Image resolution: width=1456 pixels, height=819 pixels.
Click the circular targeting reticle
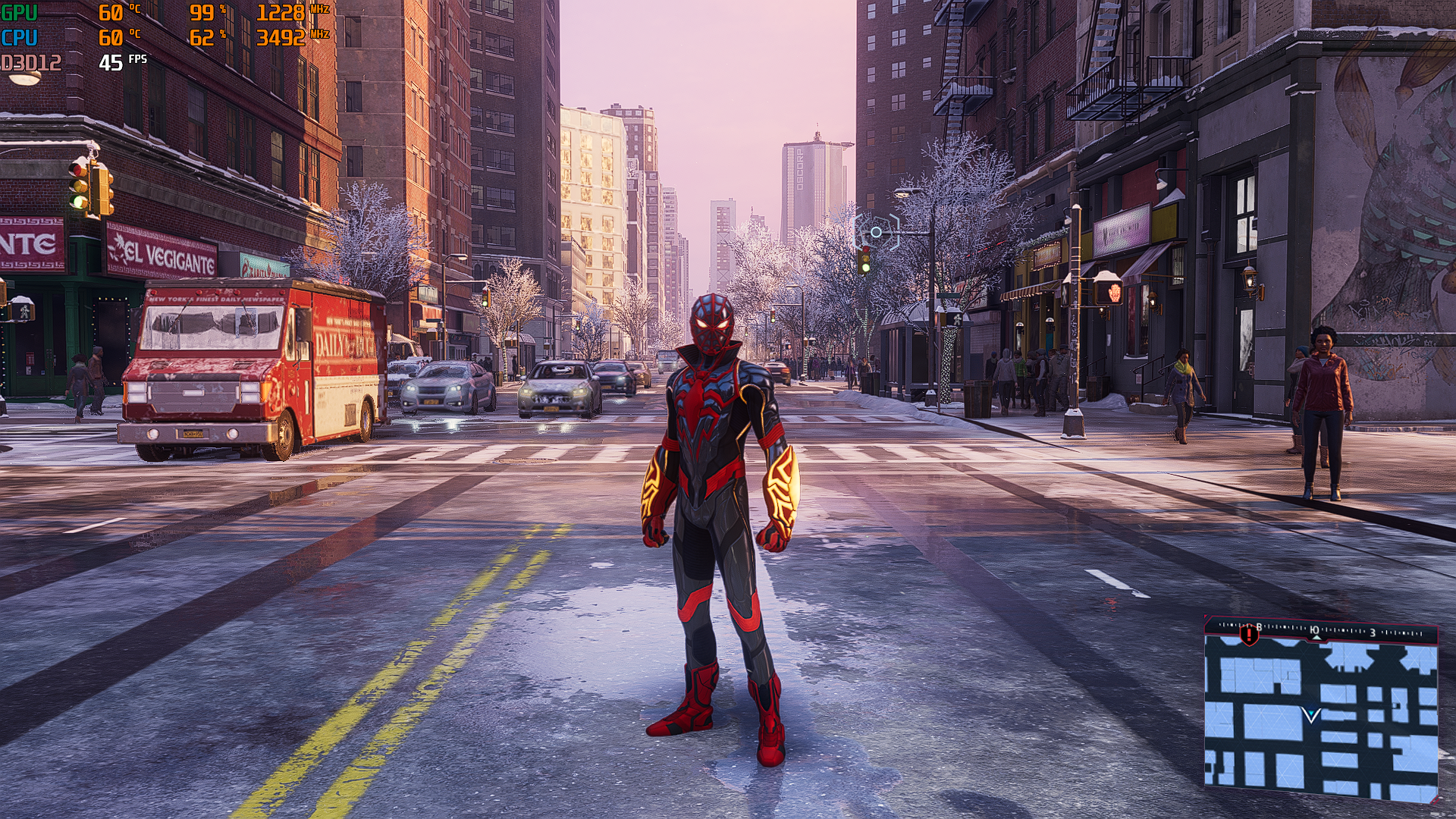(x=876, y=232)
